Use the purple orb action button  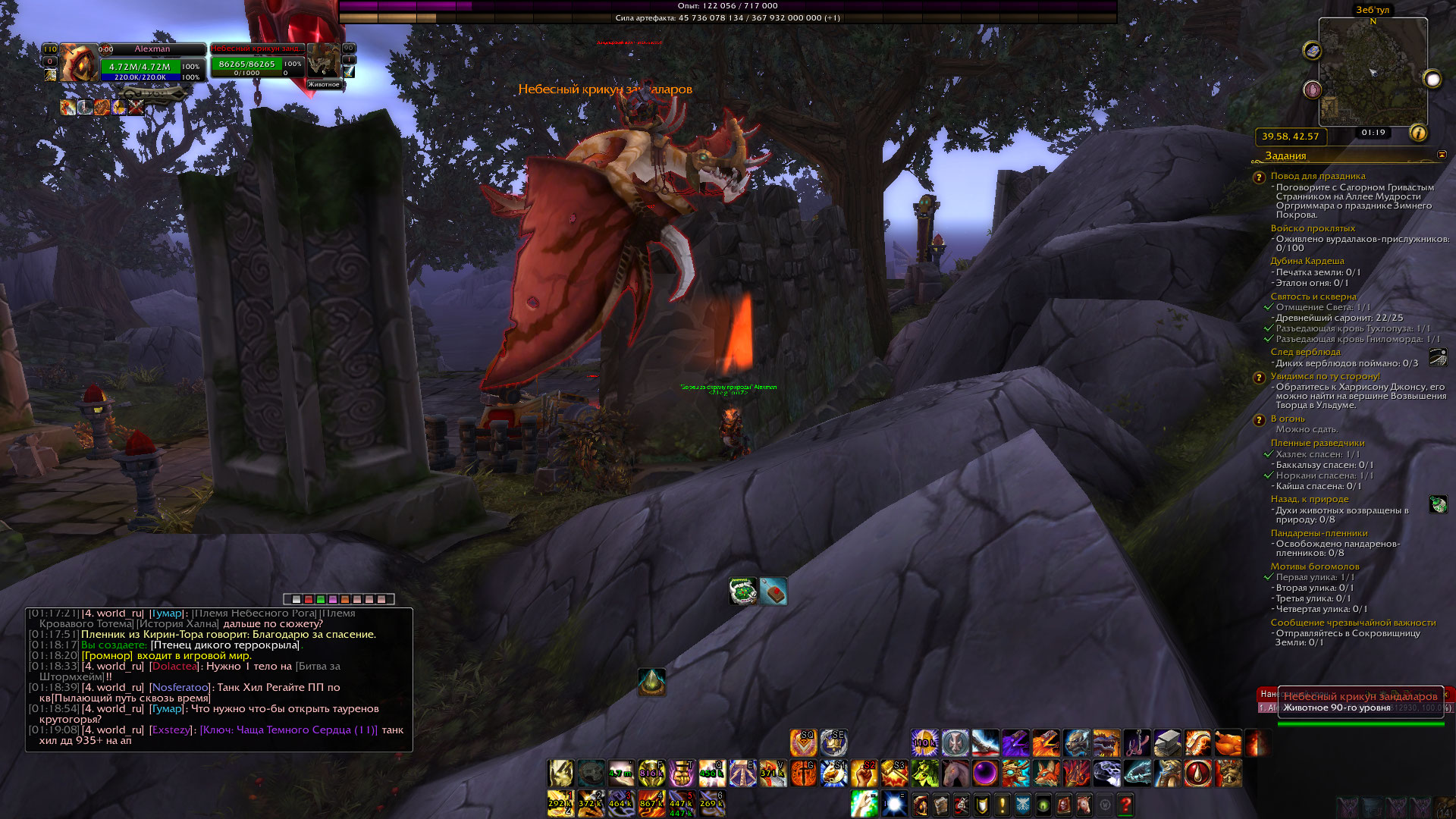tap(985, 773)
